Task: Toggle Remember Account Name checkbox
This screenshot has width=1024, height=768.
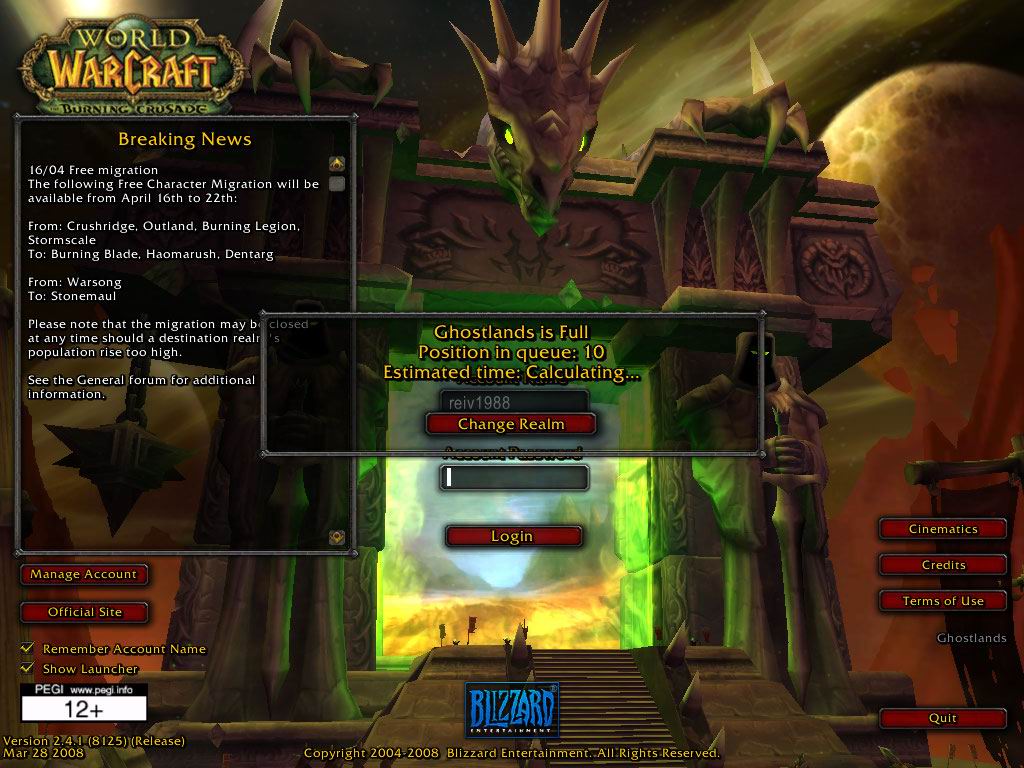Action: pos(27,649)
